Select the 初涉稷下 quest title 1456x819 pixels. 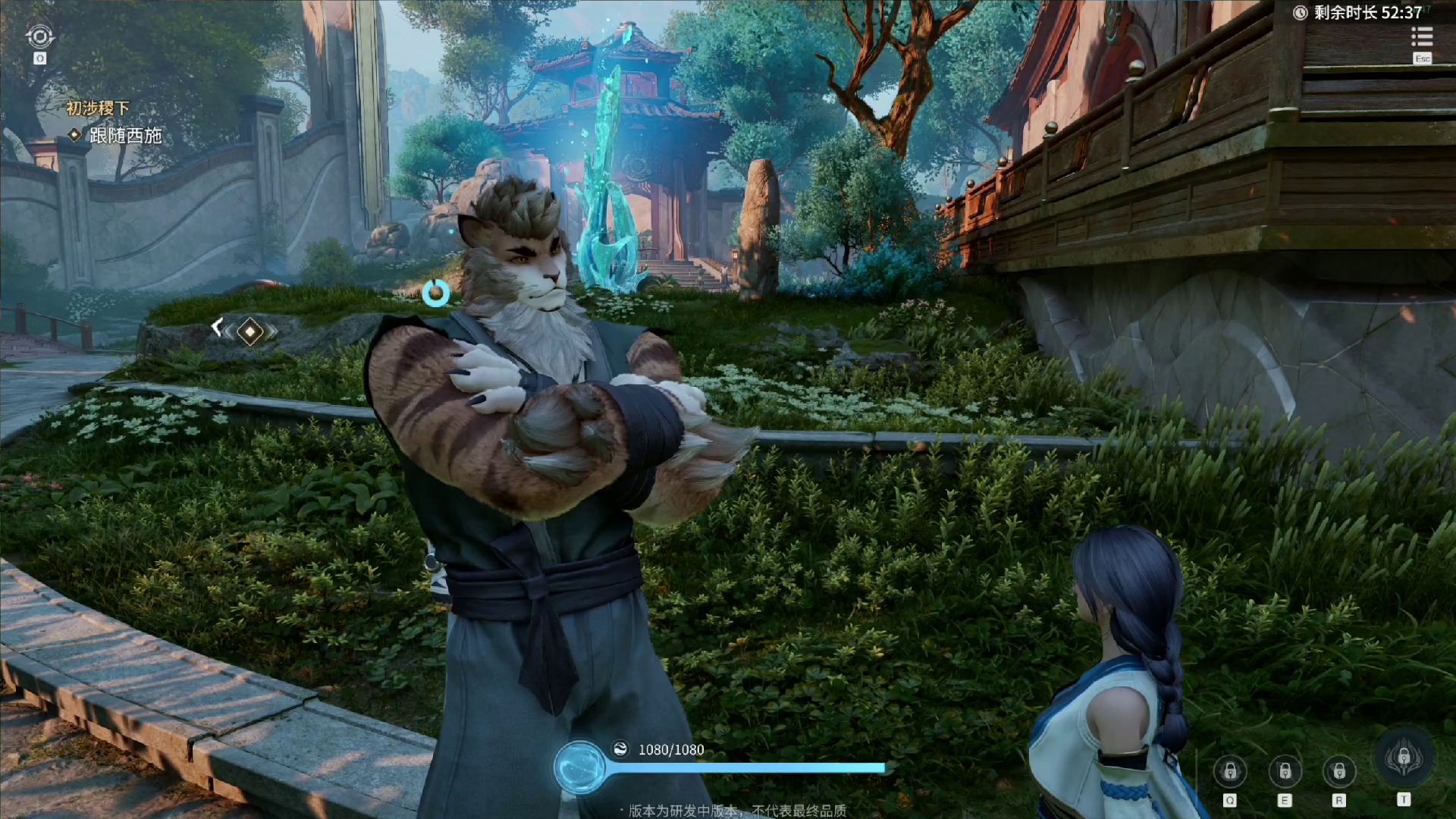98,108
